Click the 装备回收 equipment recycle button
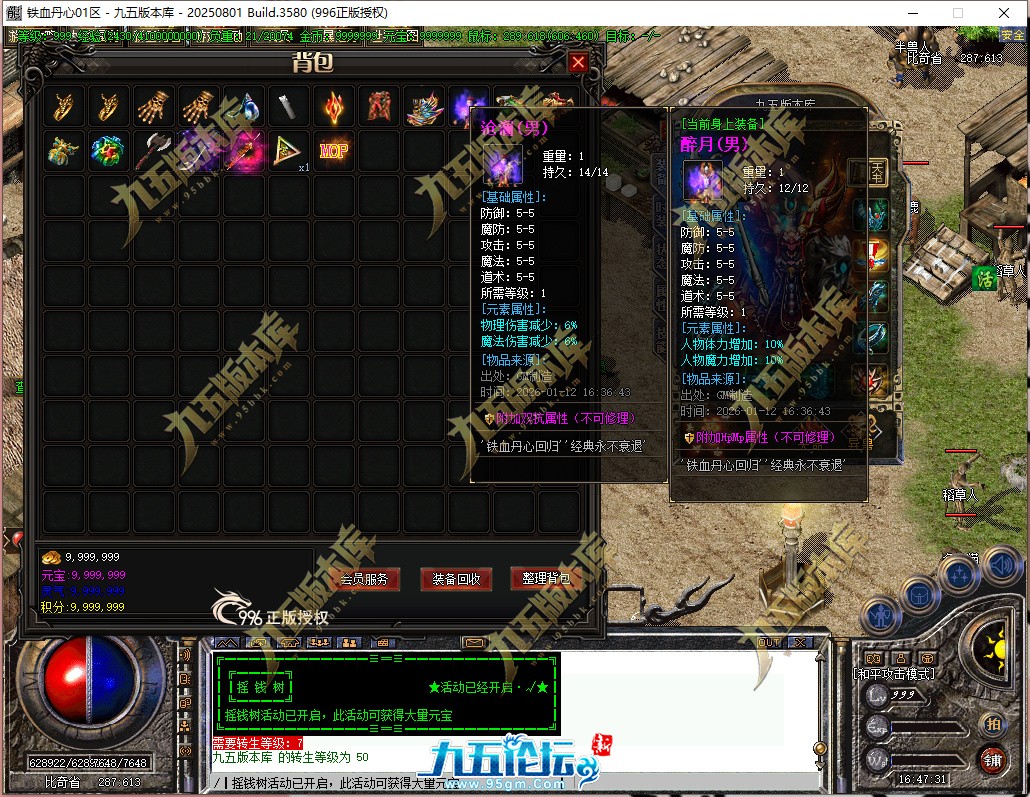 coord(456,579)
